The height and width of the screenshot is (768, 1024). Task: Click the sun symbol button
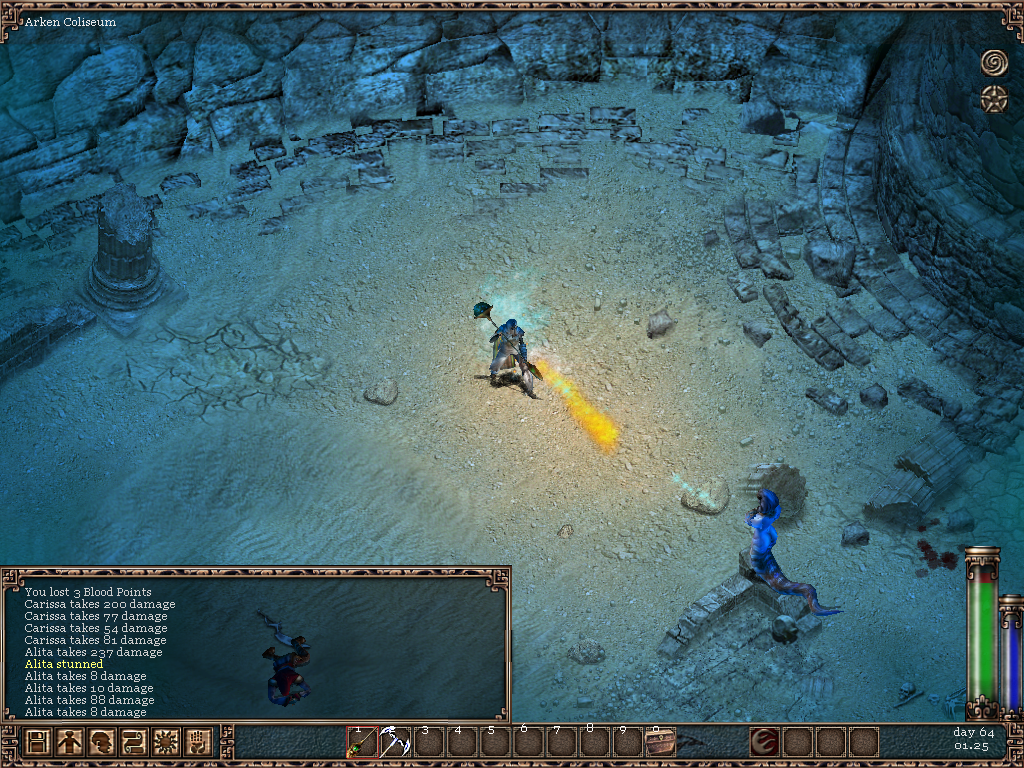(165, 743)
